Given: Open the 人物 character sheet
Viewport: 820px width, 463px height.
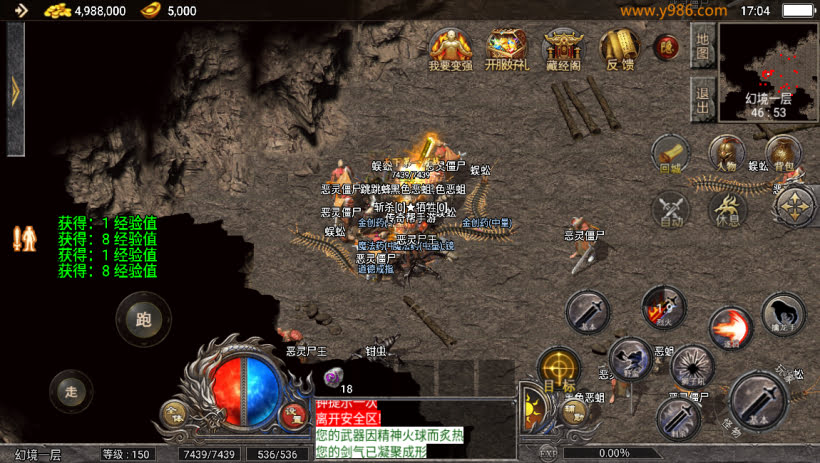Looking at the screenshot, I should coord(727,154).
